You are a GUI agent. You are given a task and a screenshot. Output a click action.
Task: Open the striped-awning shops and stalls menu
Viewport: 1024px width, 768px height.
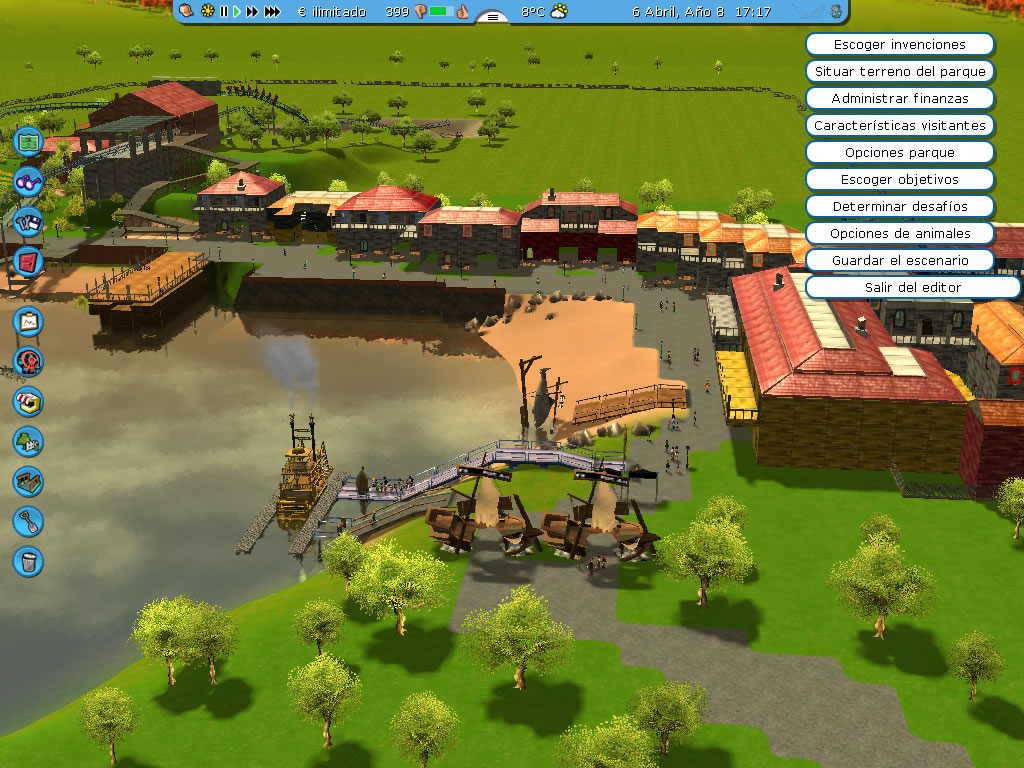pyautogui.click(x=28, y=401)
